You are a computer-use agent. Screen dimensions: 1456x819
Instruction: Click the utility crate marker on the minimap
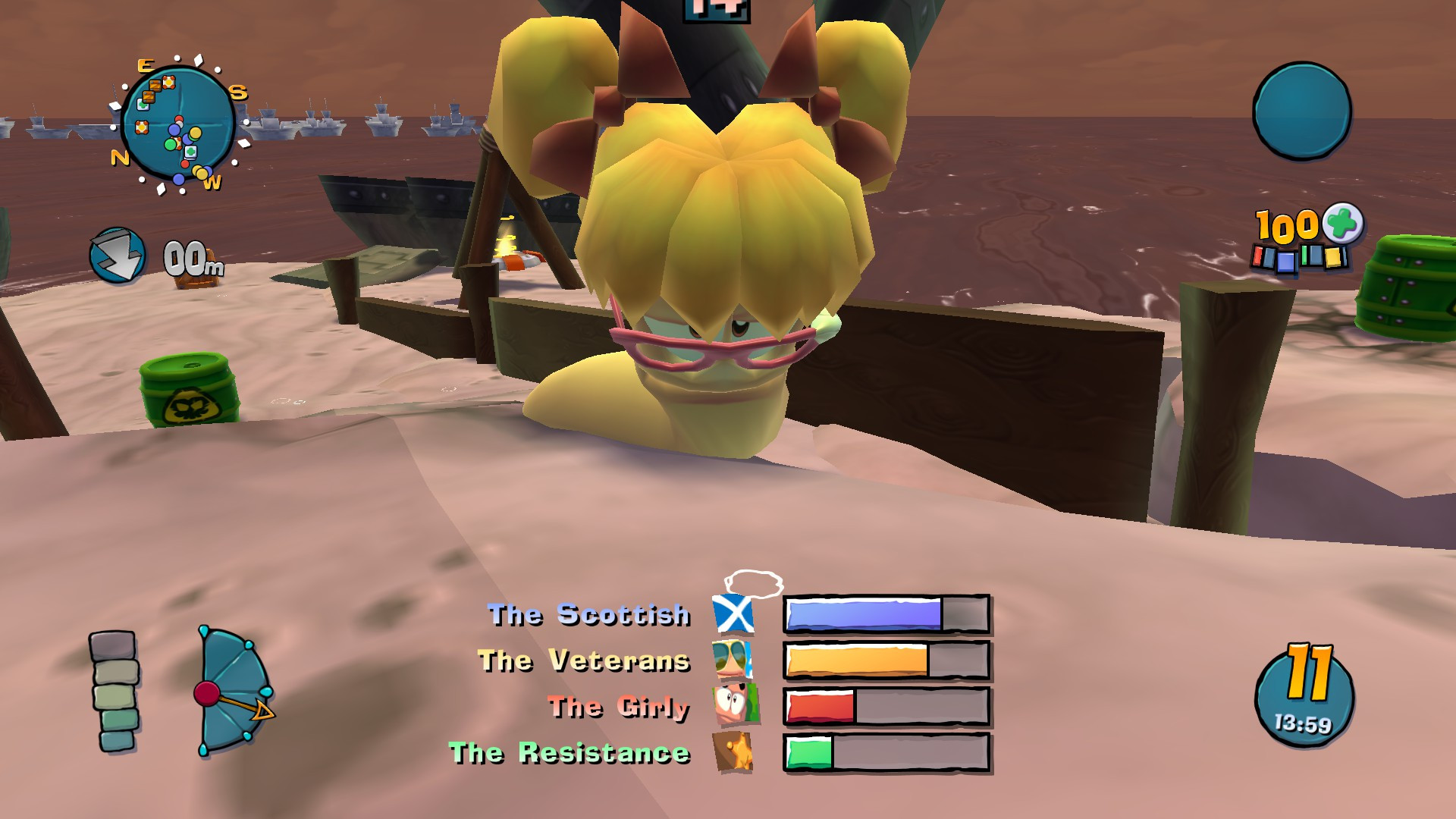pyautogui.click(x=168, y=82)
